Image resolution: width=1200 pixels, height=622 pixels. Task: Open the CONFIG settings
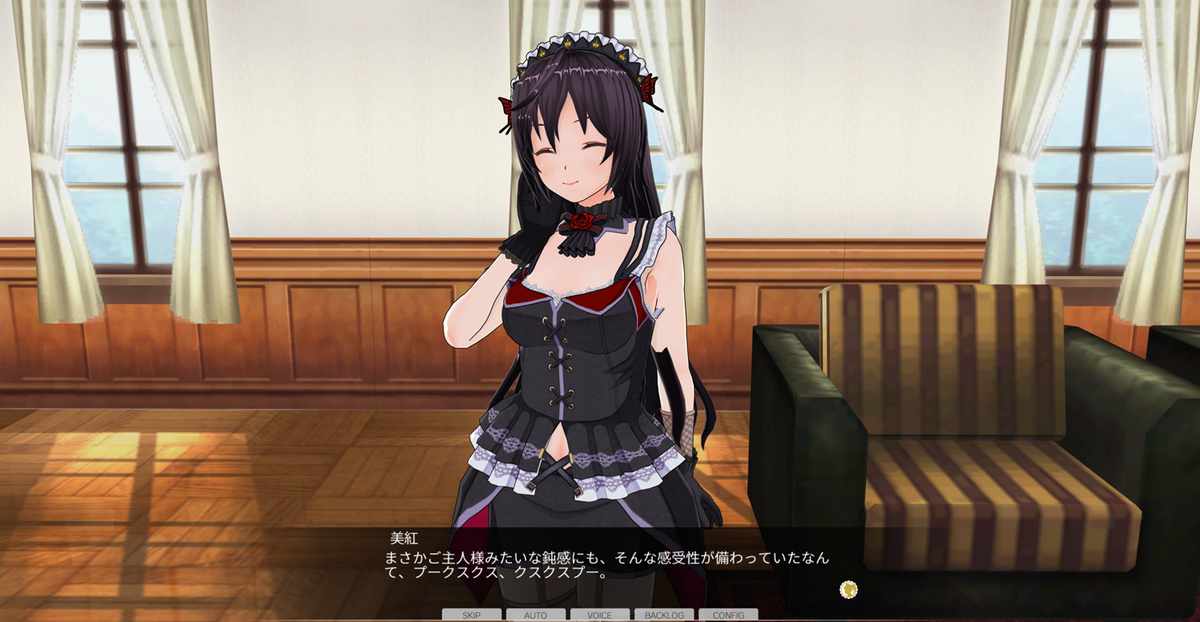click(728, 615)
